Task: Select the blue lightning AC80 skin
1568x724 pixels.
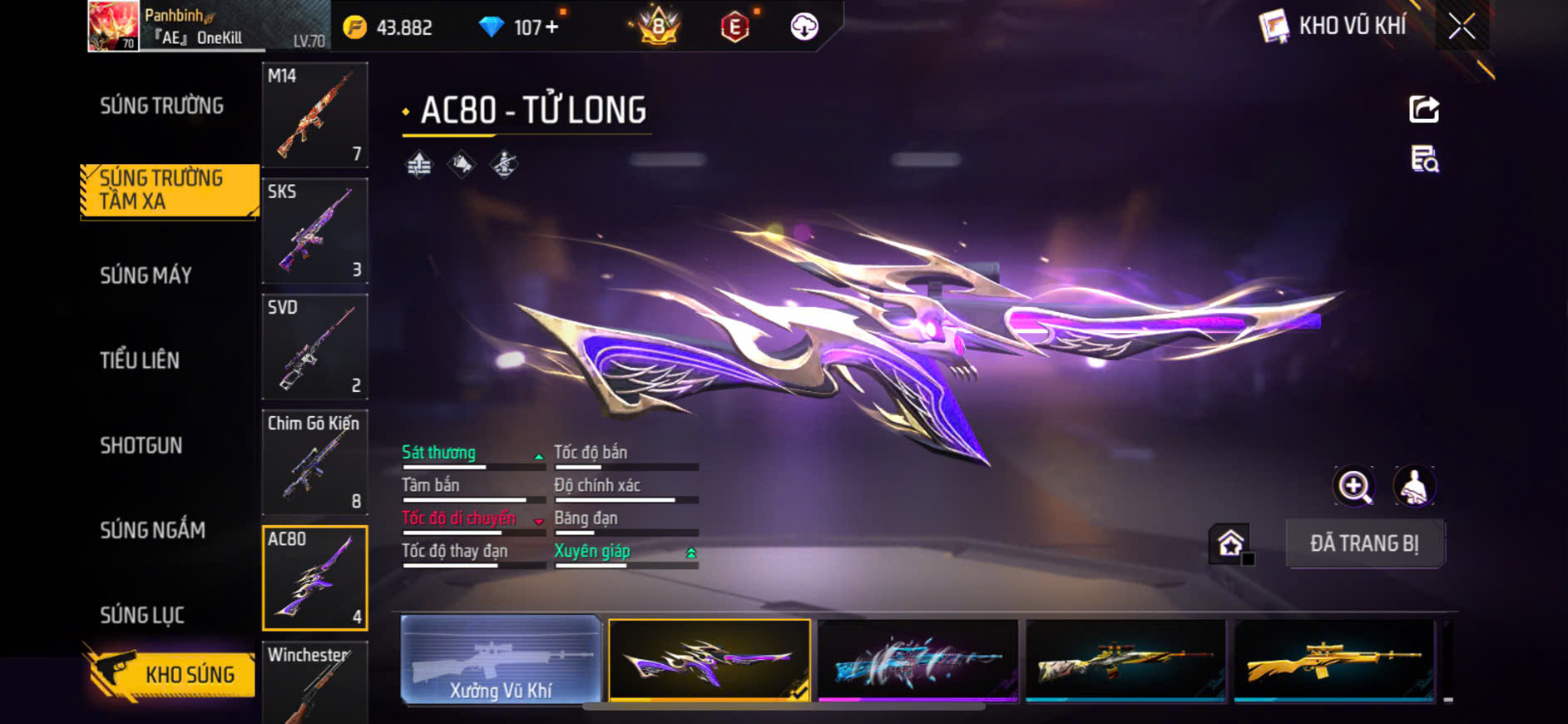Action: [918, 661]
